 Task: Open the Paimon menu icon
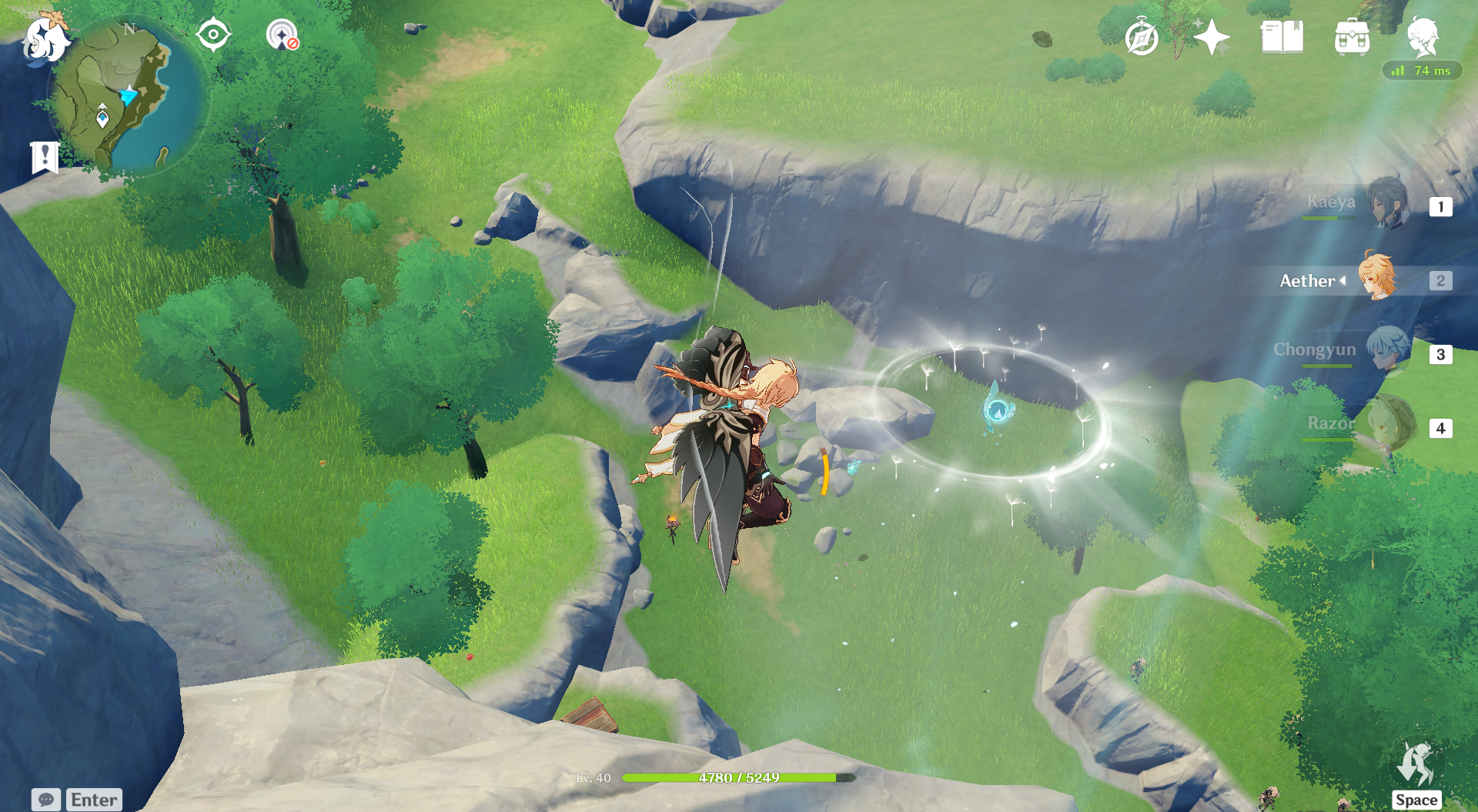click(x=45, y=38)
